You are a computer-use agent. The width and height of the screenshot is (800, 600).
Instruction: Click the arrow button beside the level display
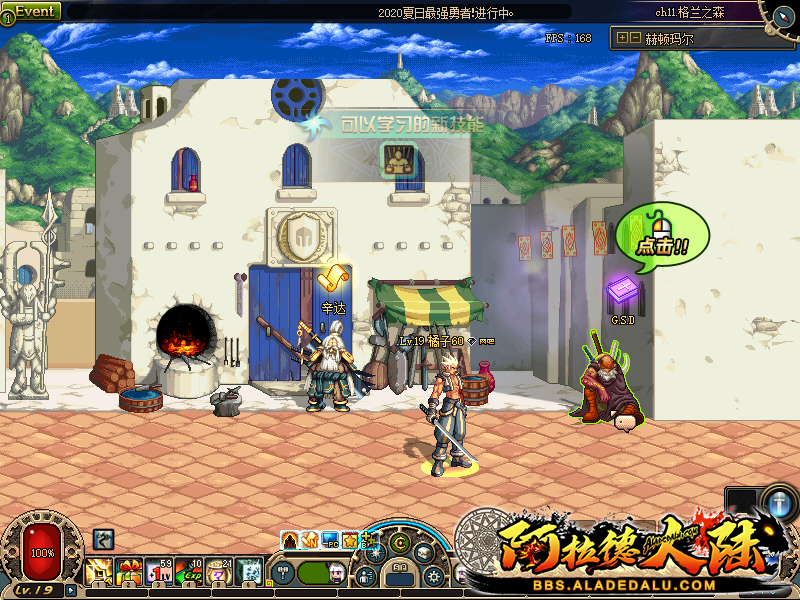click(71, 590)
